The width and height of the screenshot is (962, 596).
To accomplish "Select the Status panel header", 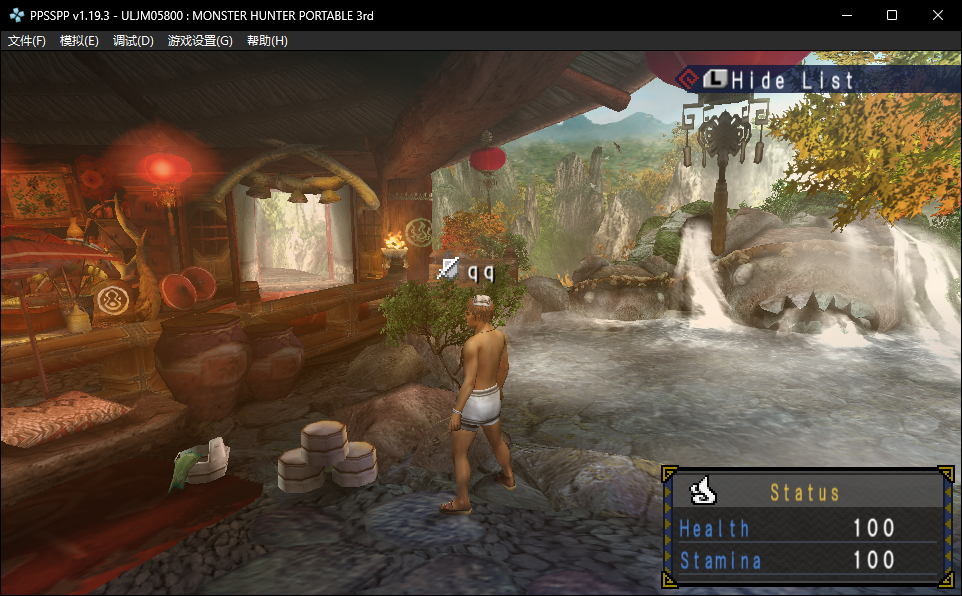I will pyautogui.click(x=805, y=492).
